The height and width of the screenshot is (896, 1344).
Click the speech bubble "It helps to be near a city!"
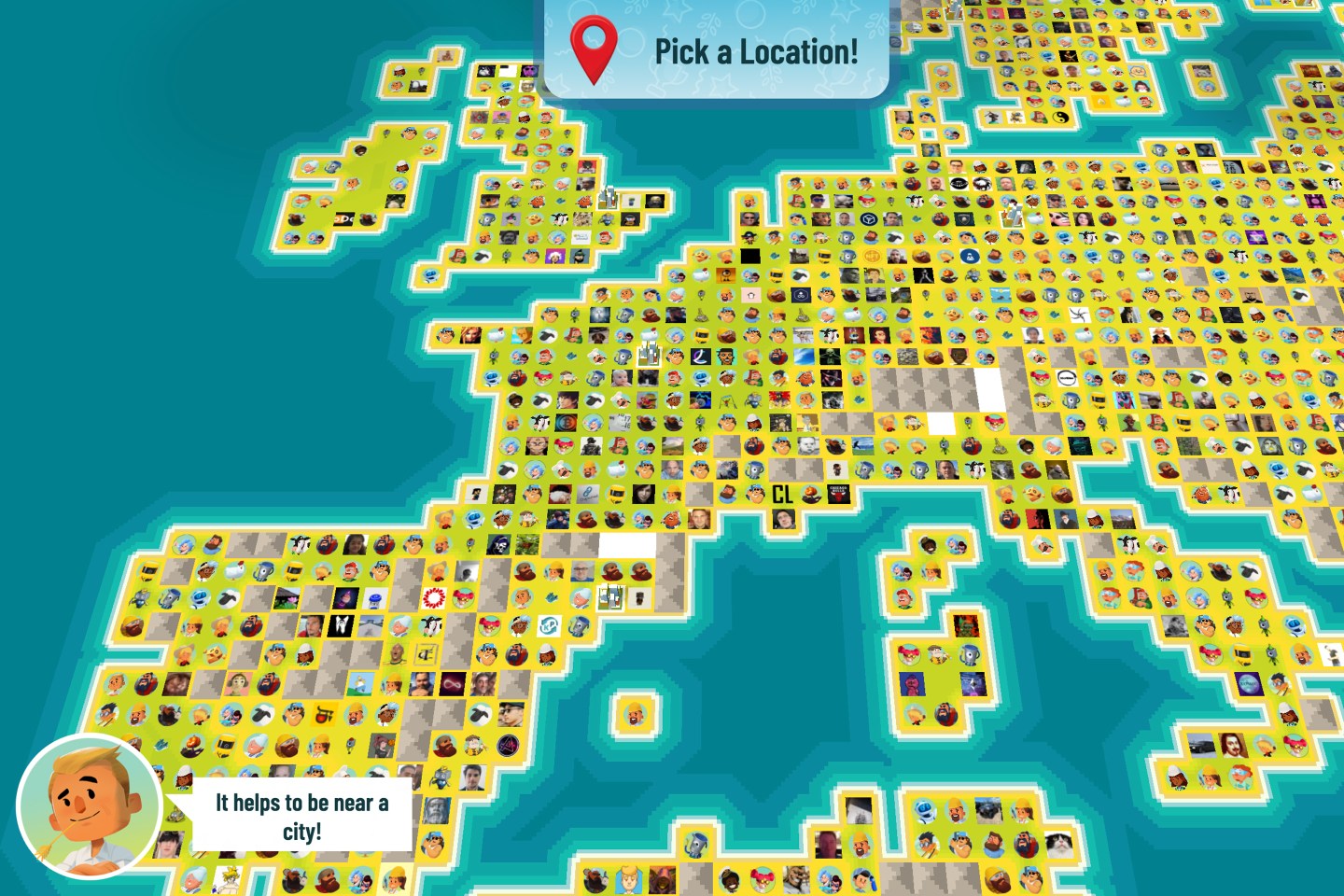pyautogui.click(x=301, y=814)
